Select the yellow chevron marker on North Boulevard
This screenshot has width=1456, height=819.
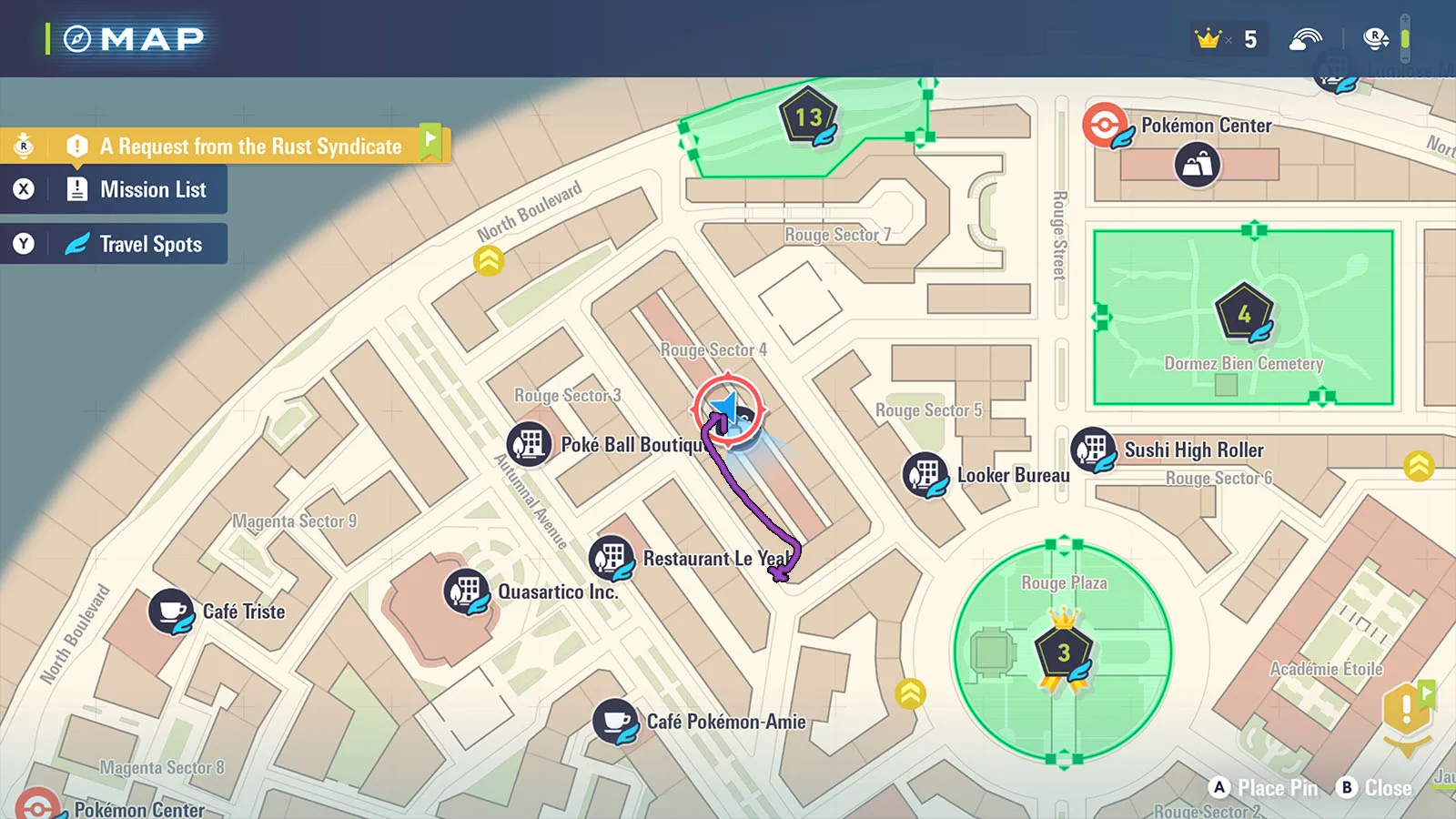point(489,261)
